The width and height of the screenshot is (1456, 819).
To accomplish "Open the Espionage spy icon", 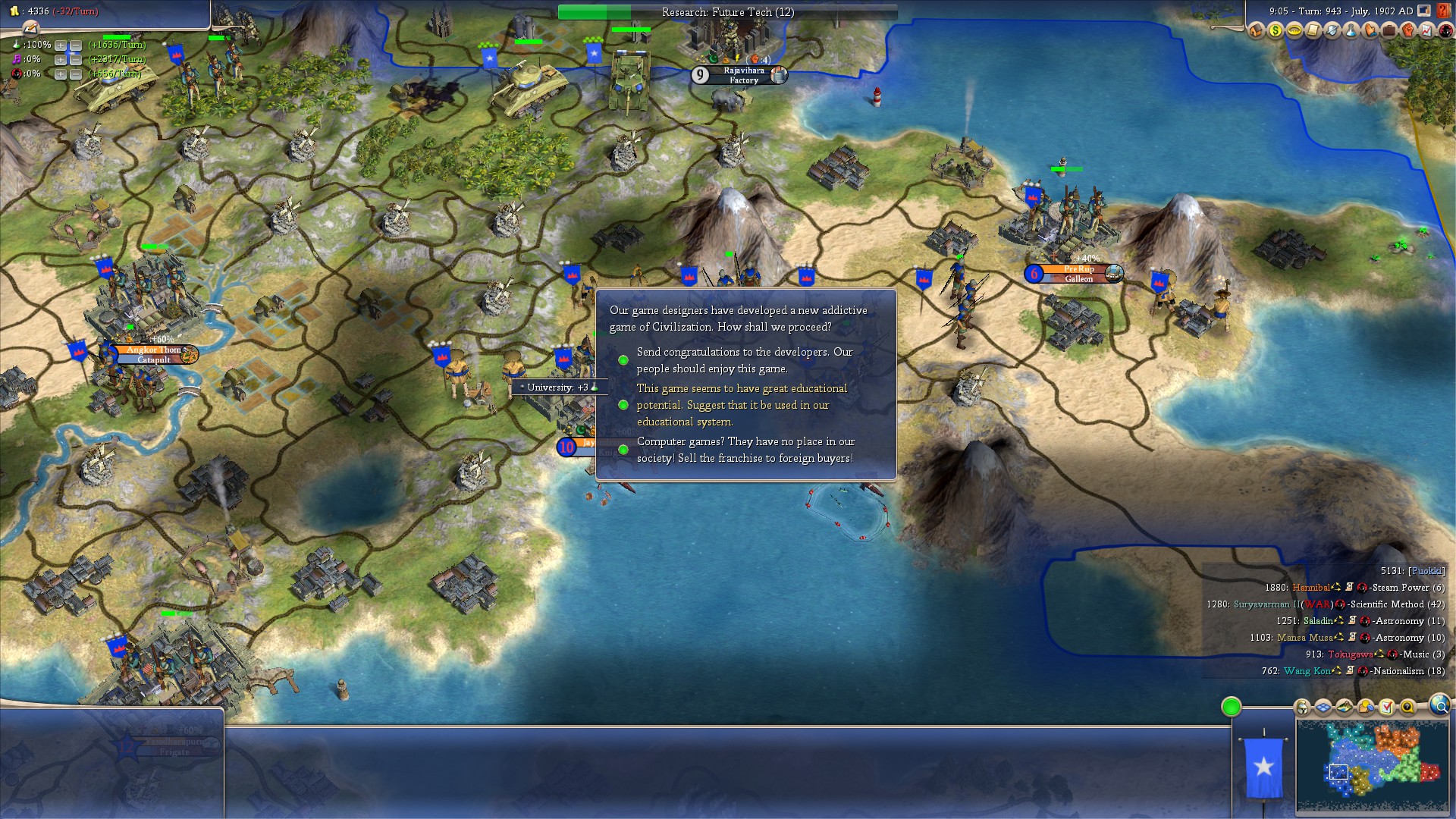I will [1447, 30].
